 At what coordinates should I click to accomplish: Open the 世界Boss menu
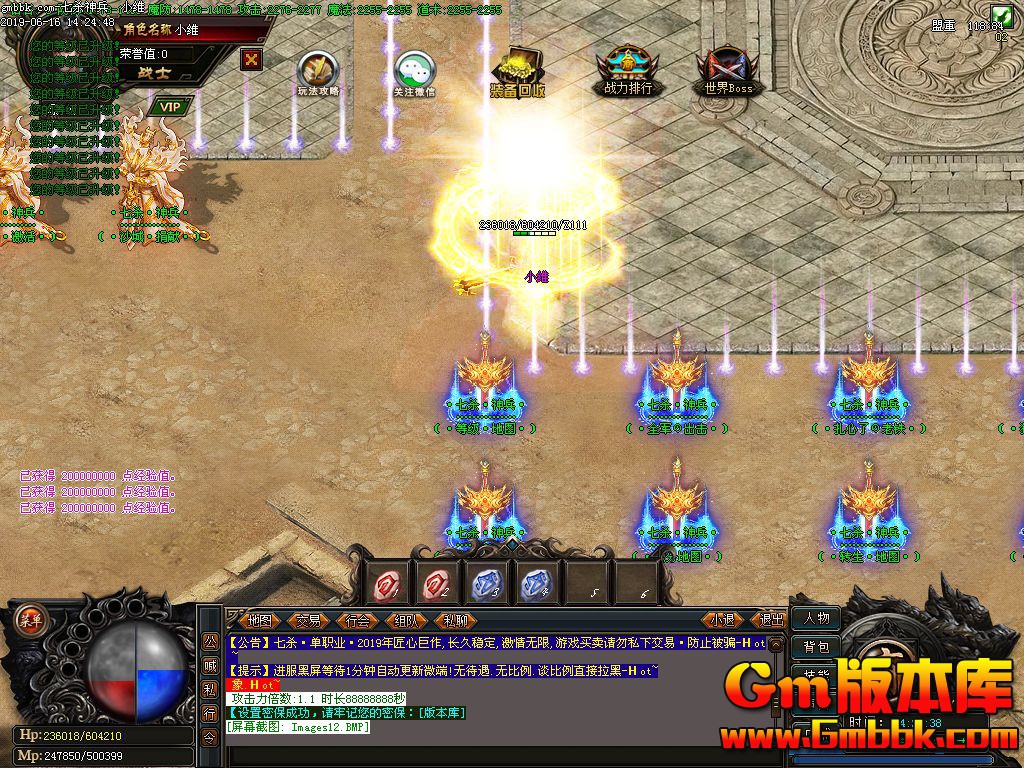(x=727, y=70)
